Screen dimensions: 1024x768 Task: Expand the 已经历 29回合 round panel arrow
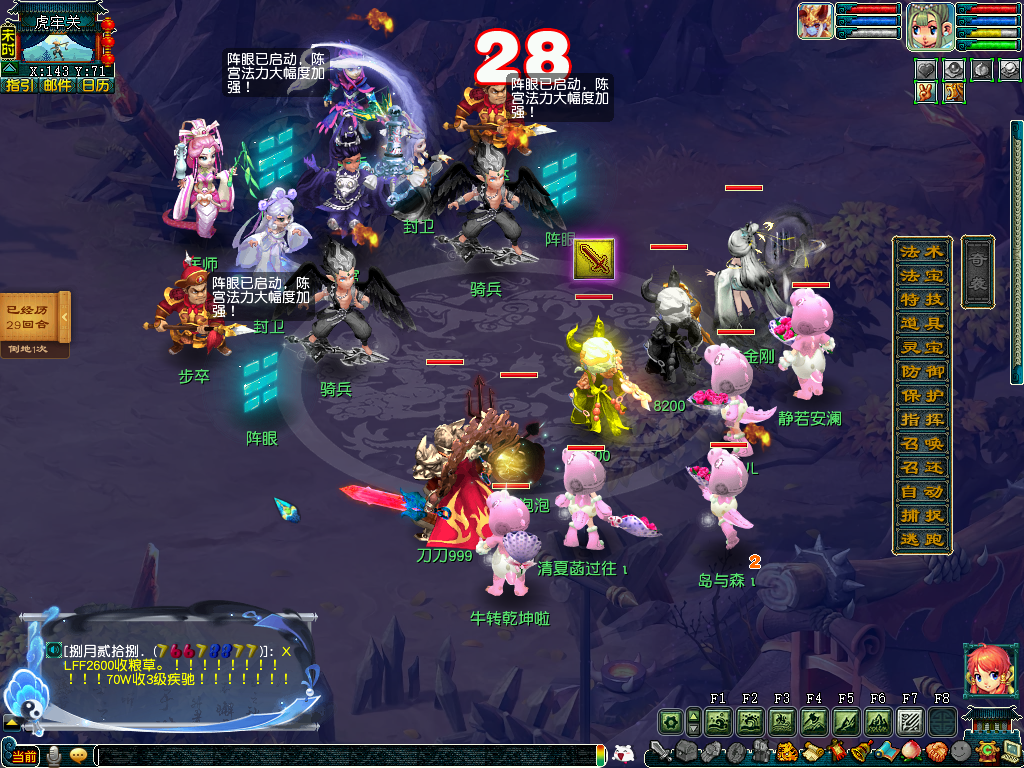[63, 317]
